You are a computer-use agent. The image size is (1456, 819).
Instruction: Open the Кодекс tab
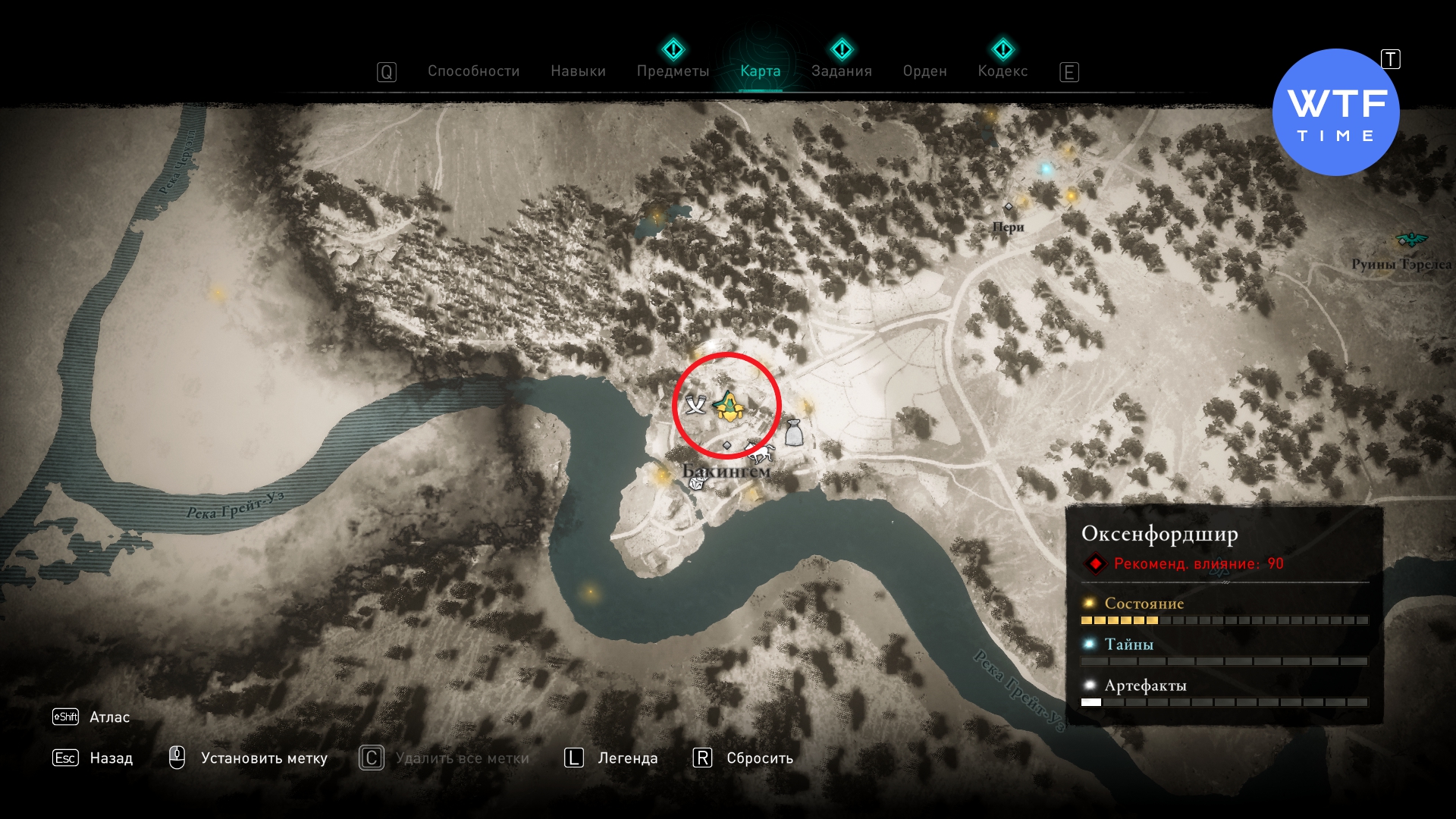pos(1003,71)
